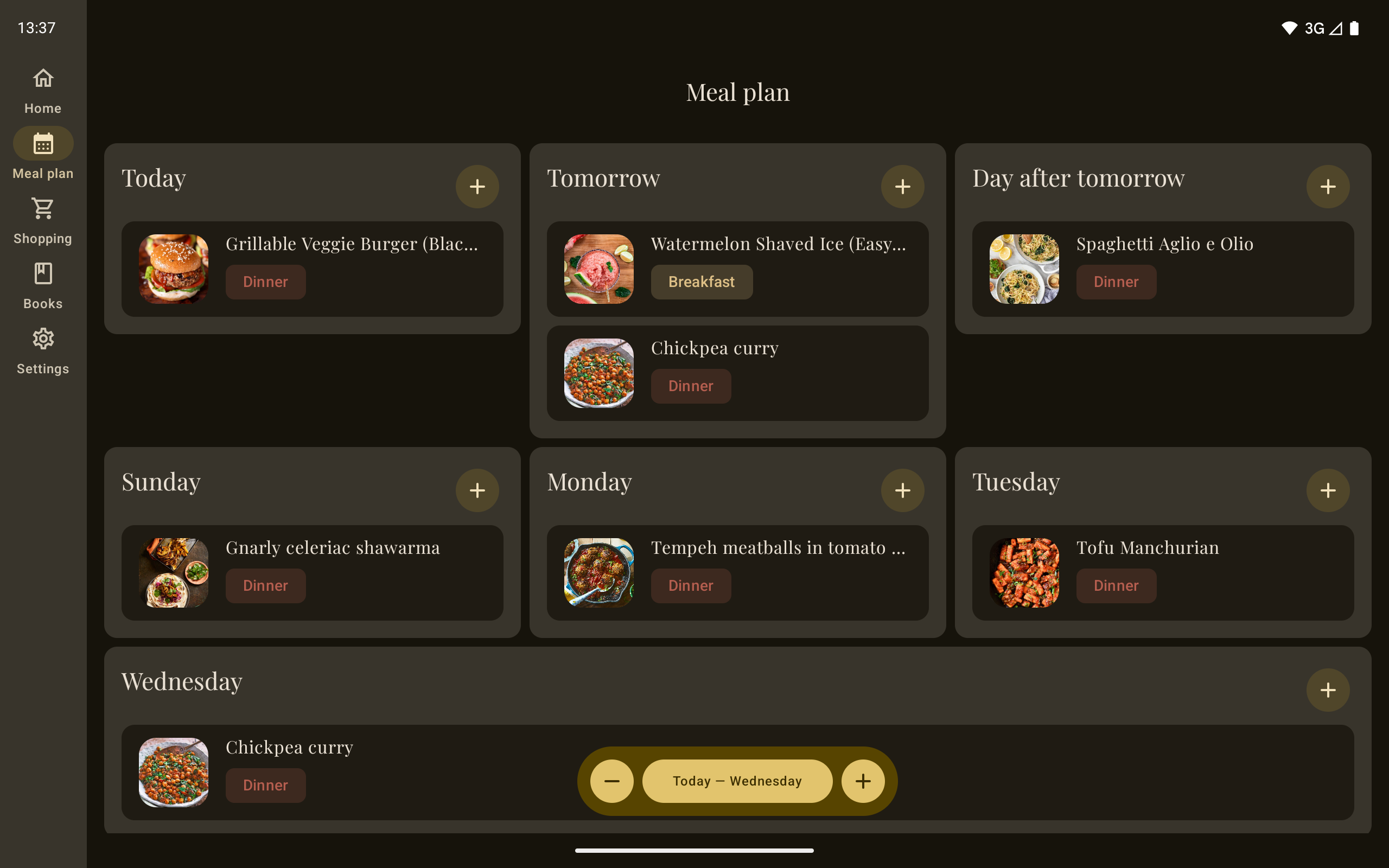Add a meal to Today
This screenshot has height=868, width=1389.
click(477, 187)
